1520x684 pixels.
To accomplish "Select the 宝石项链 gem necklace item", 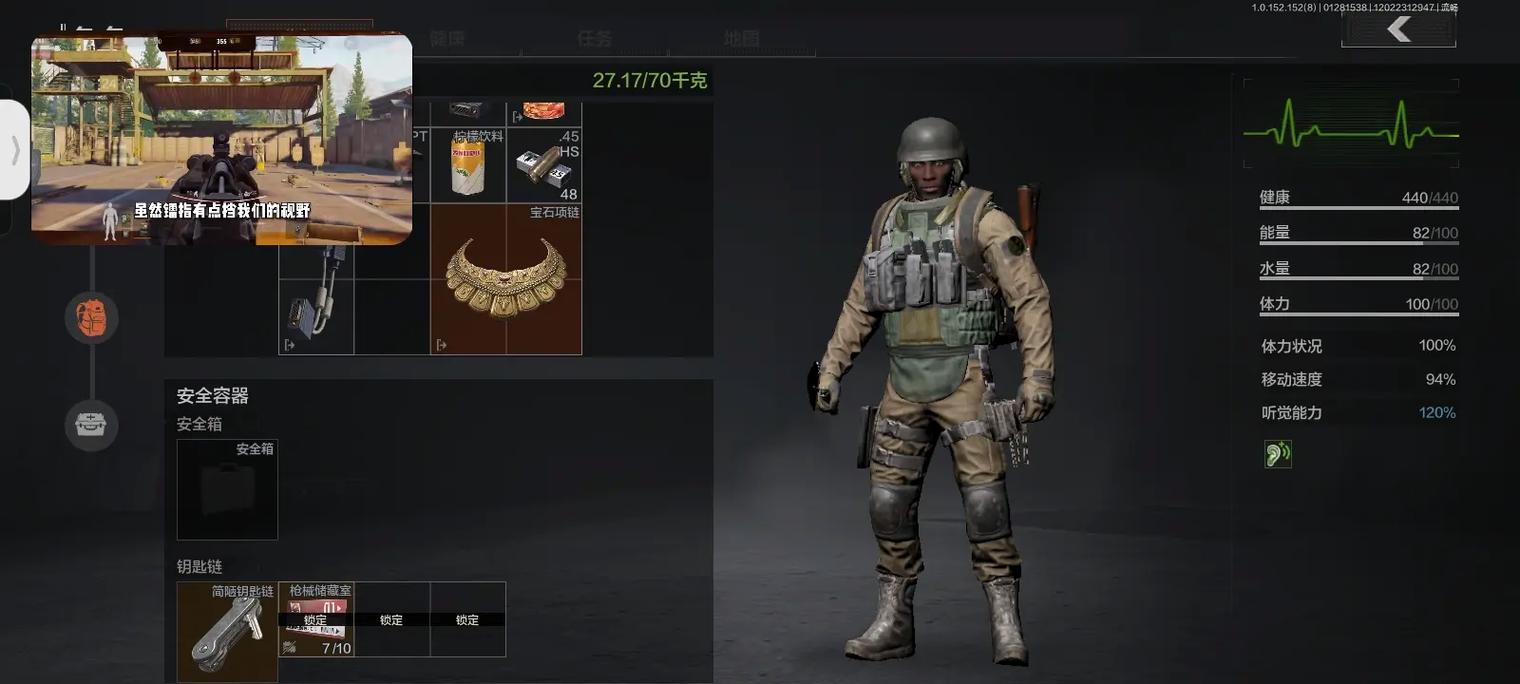I will tap(506, 279).
